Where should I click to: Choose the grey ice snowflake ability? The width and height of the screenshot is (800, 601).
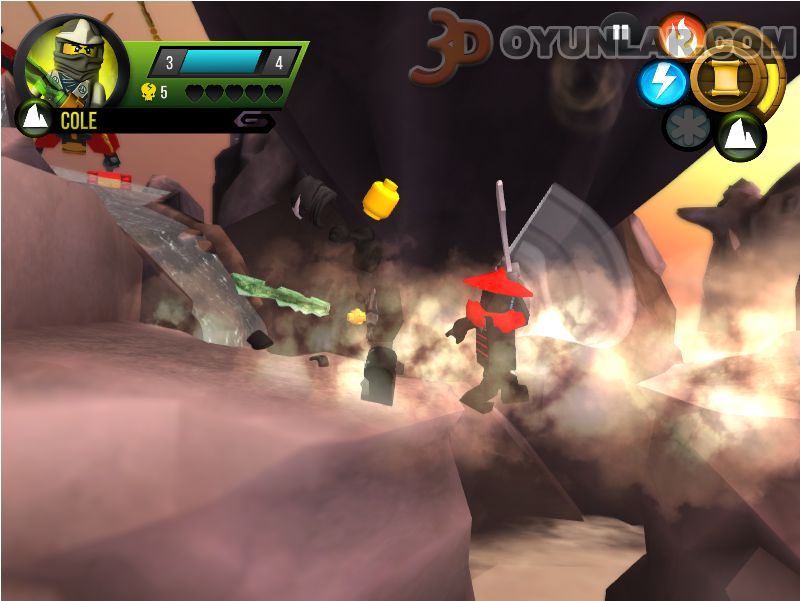[x=688, y=128]
